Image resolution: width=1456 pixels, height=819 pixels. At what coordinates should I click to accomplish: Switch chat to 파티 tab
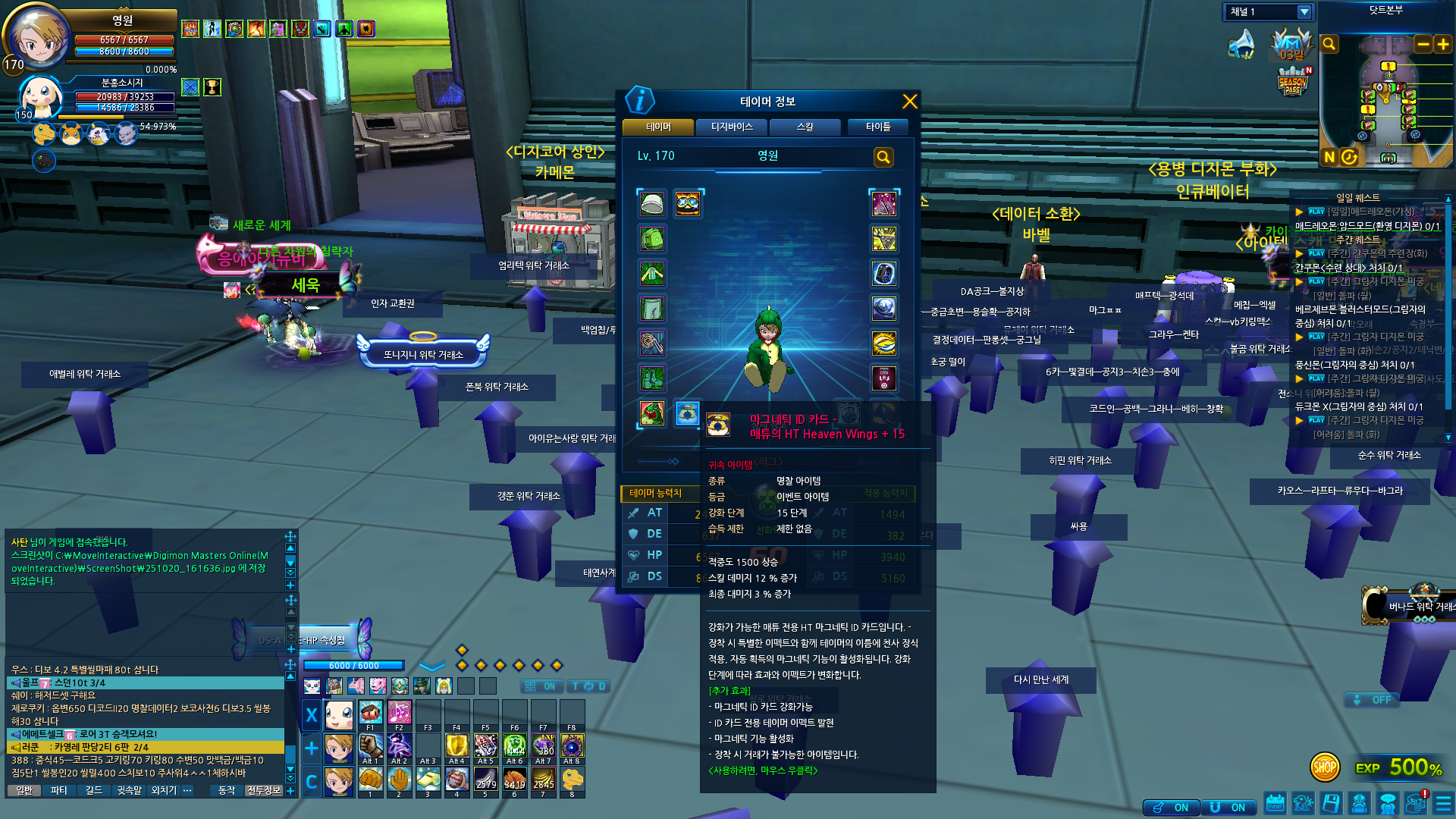(58, 790)
